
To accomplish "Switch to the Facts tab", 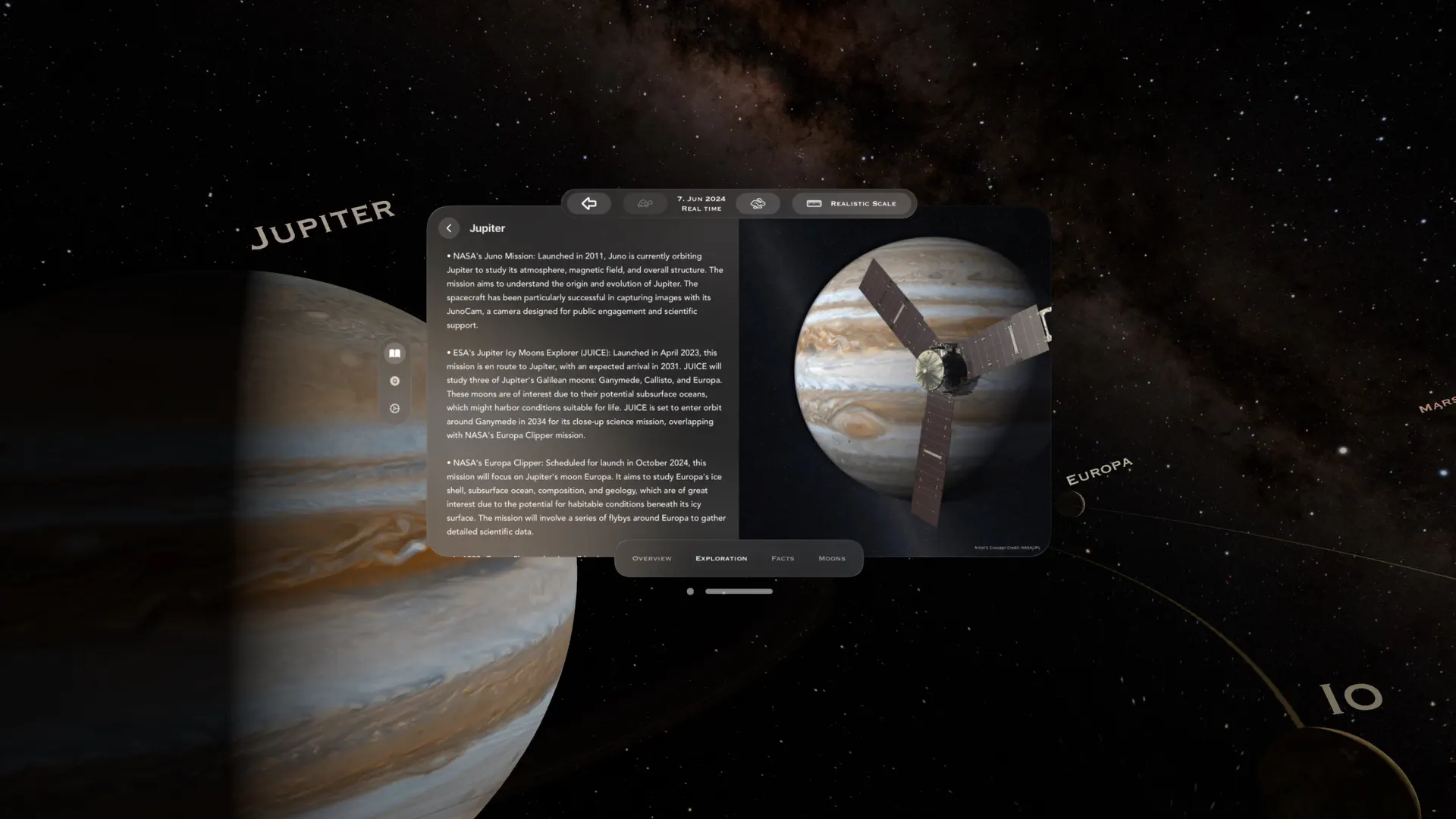I will point(783,558).
